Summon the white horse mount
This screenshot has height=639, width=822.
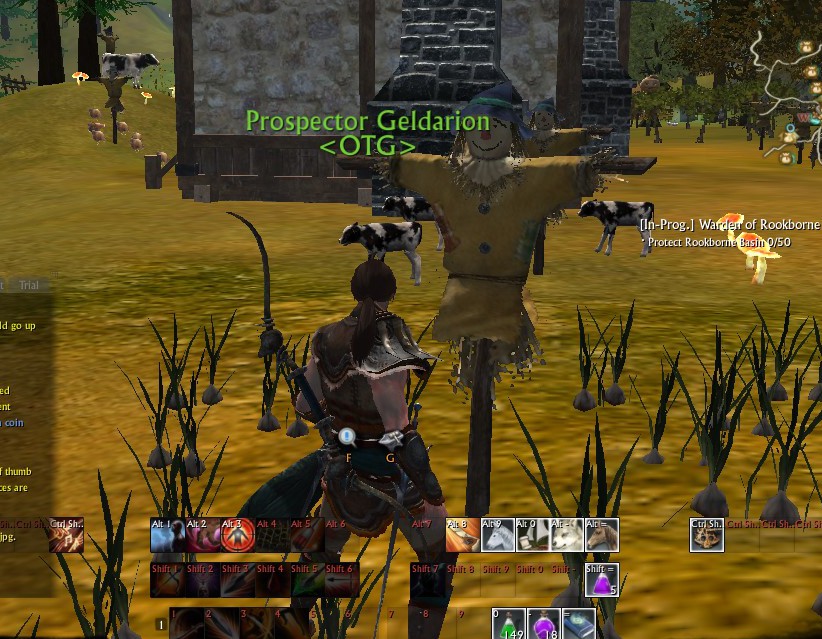tap(497, 536)
